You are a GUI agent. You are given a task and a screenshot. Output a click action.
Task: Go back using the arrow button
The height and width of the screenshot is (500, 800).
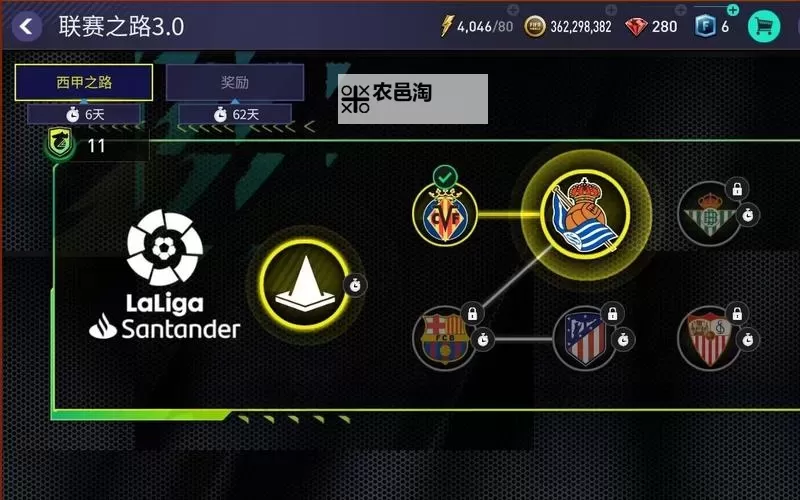click(x=27, y=26)
